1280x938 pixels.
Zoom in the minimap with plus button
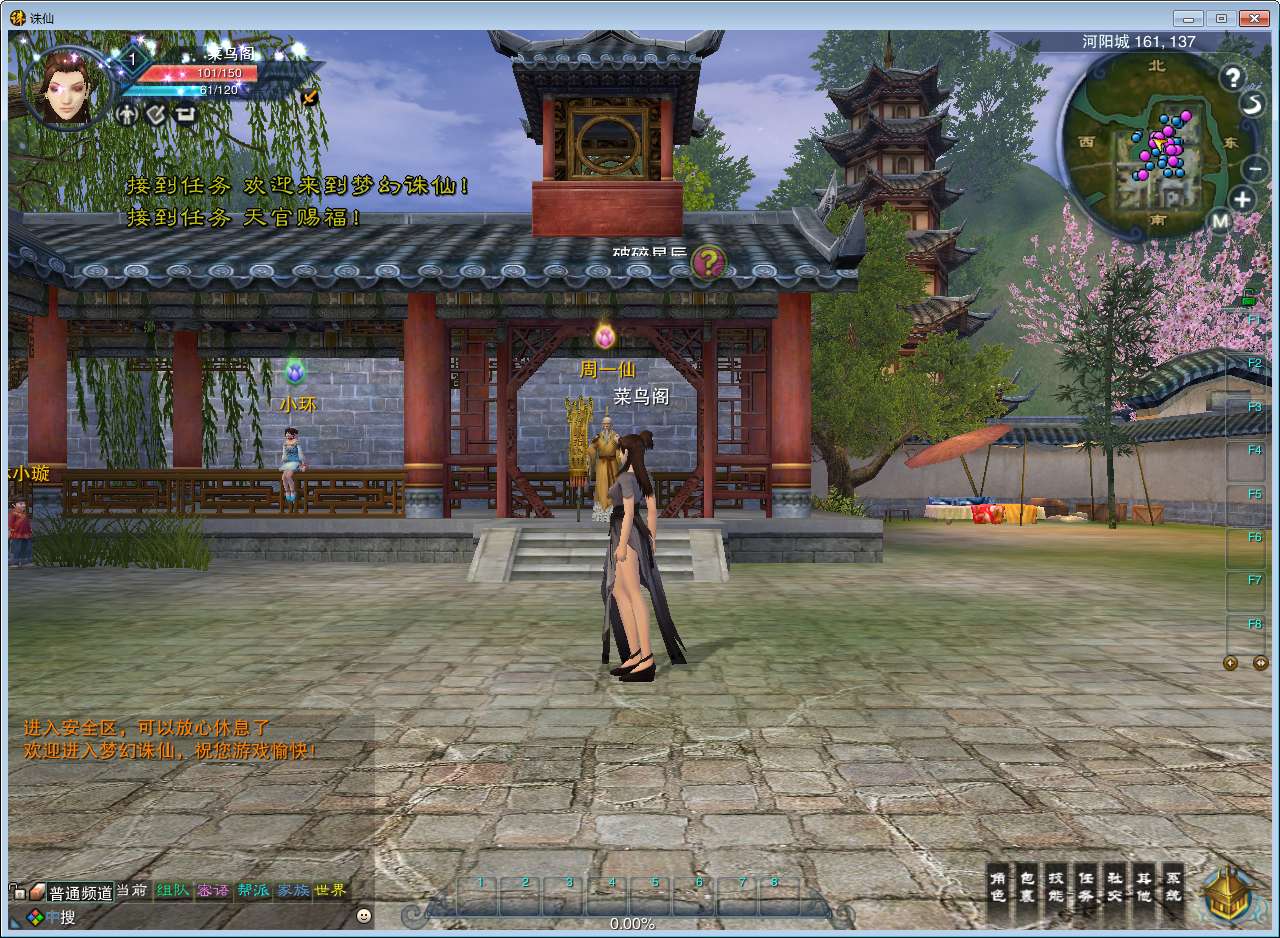click(x=1242, y=198)
